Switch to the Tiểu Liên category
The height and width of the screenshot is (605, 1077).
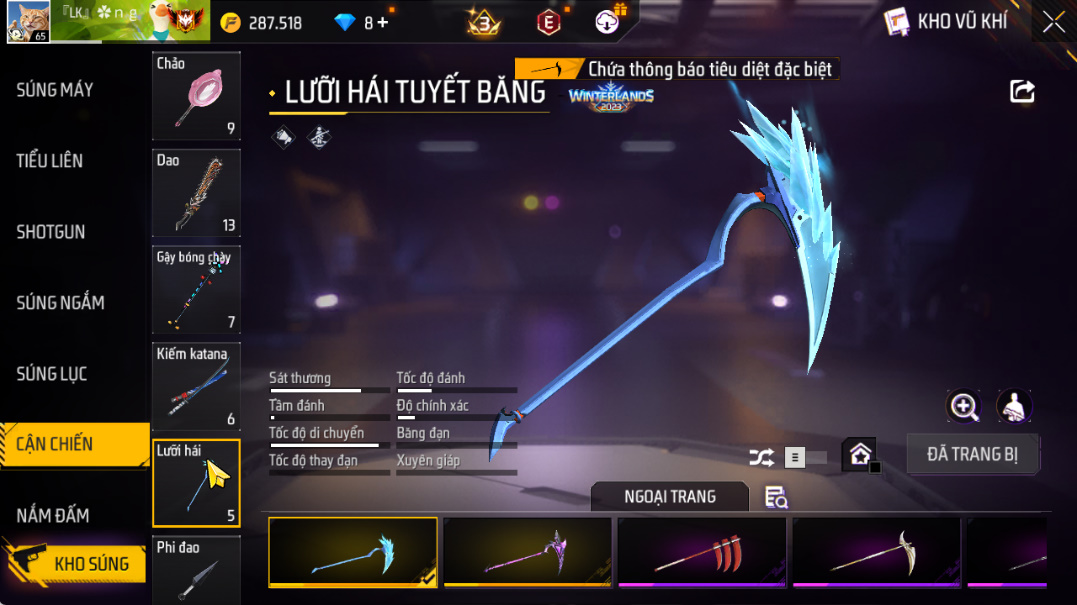click(50, 161)
